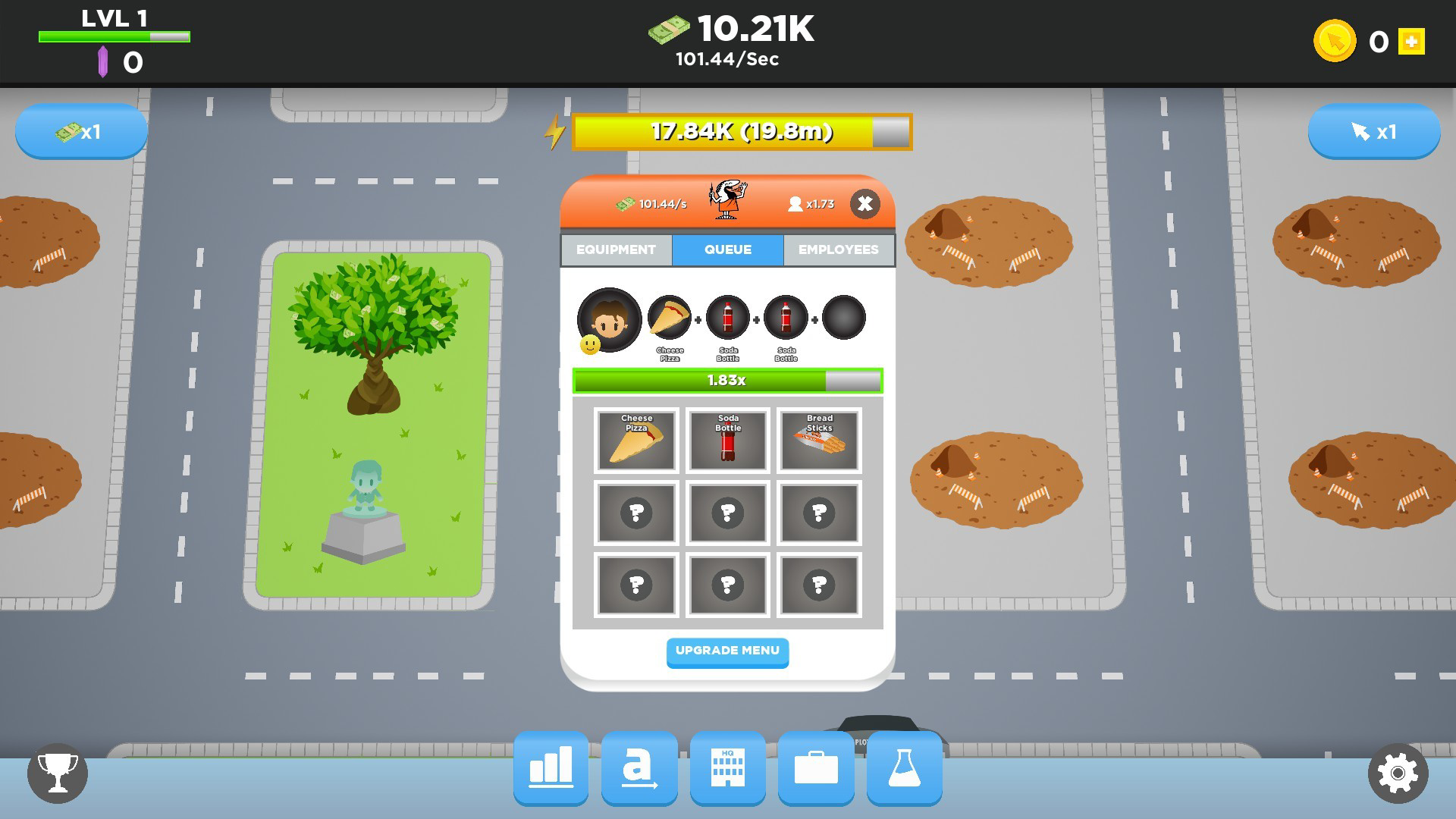Viewport: 1456px width, 819px height.
Task: Click the first question mark menu slot
Action: 636,513
